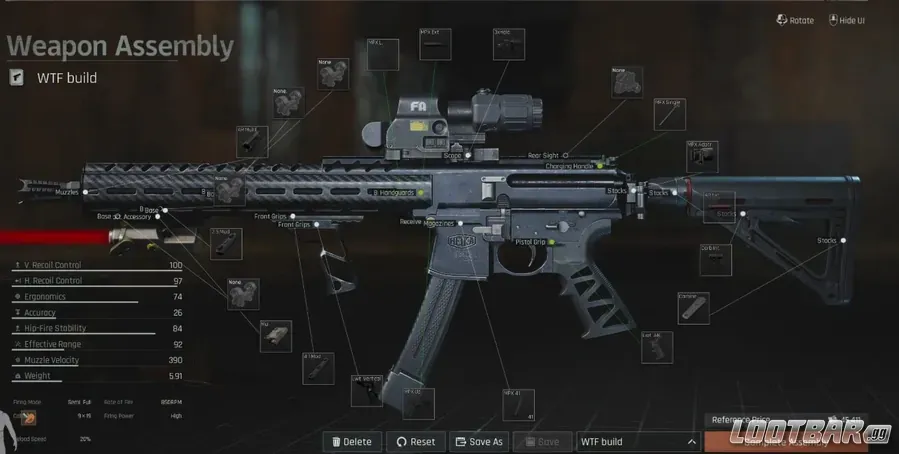Select the 2.5 Mod rail slot
Viewport: 899px width, 454px height.
[x=225, y=243]
